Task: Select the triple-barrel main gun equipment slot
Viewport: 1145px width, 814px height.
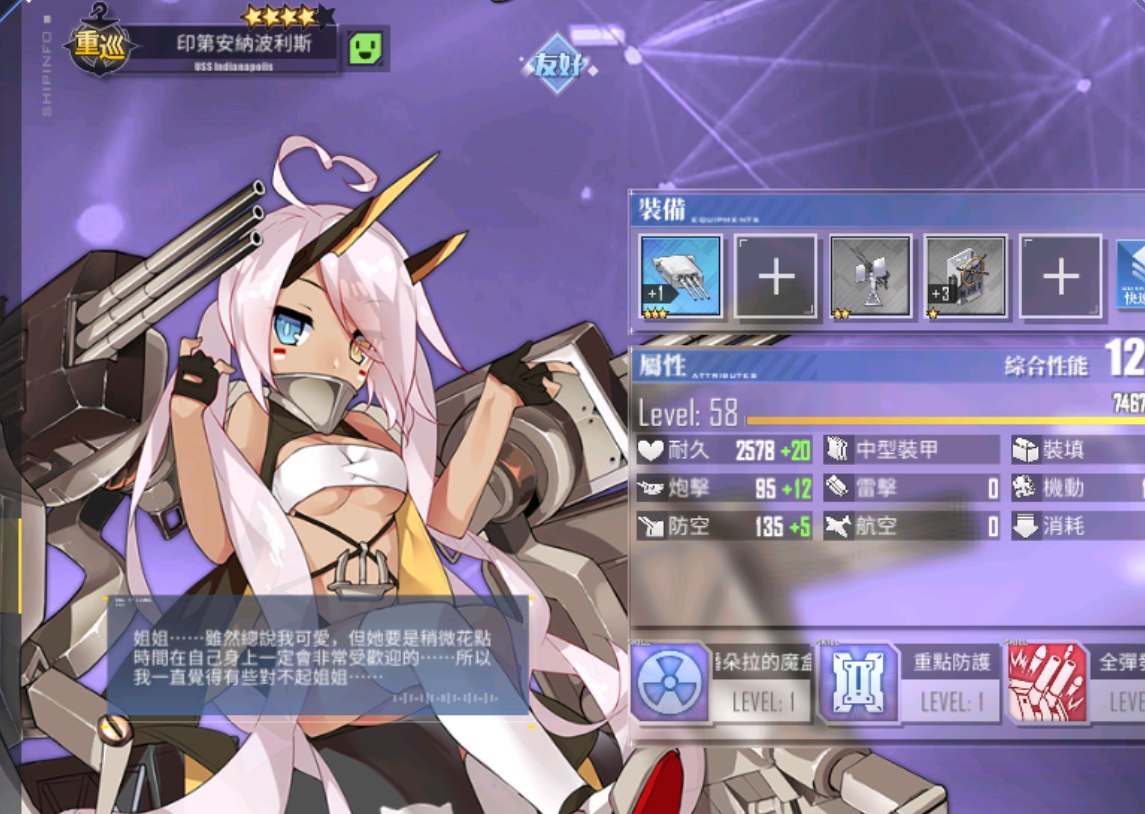Action: pyautogui.click(x=680, y=276)
